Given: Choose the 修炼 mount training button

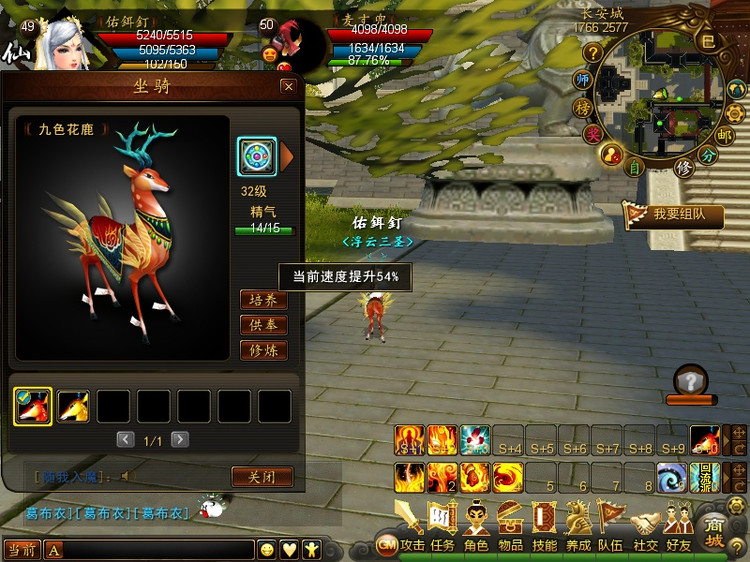Looking at the screenshot, I should 264,351.
